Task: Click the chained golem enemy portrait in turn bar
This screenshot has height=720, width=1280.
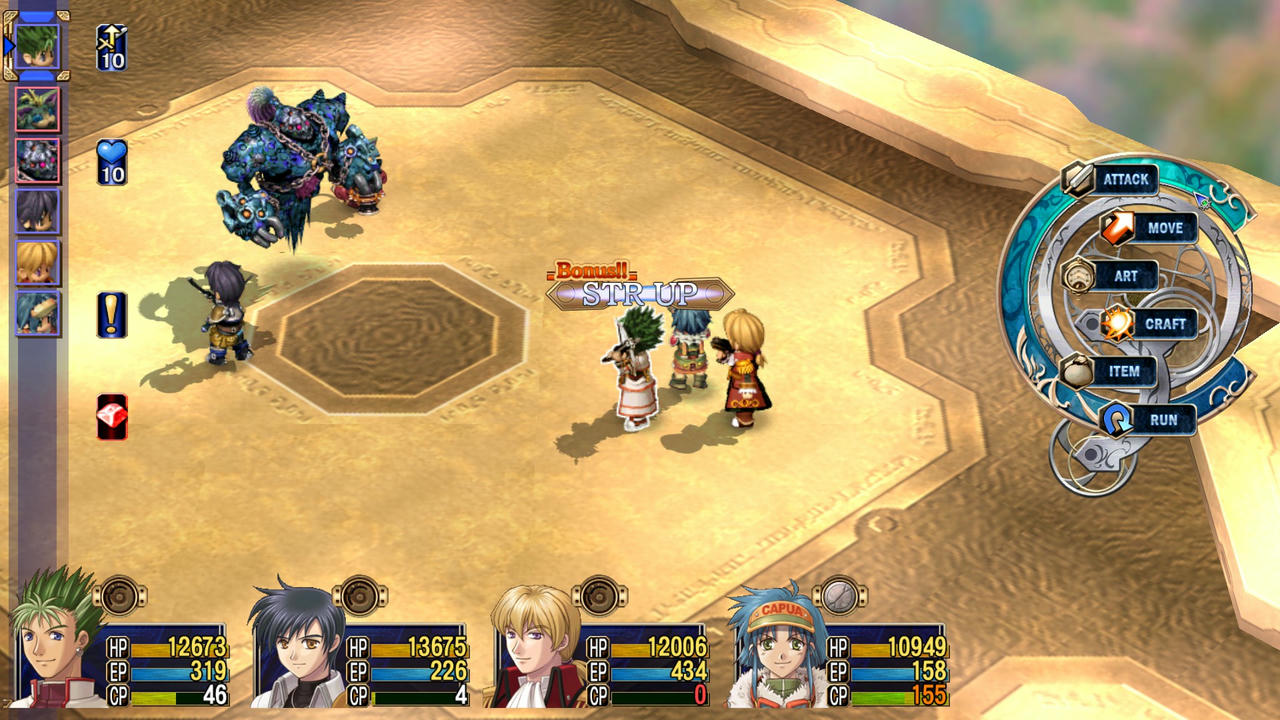Action: (37, 158)
